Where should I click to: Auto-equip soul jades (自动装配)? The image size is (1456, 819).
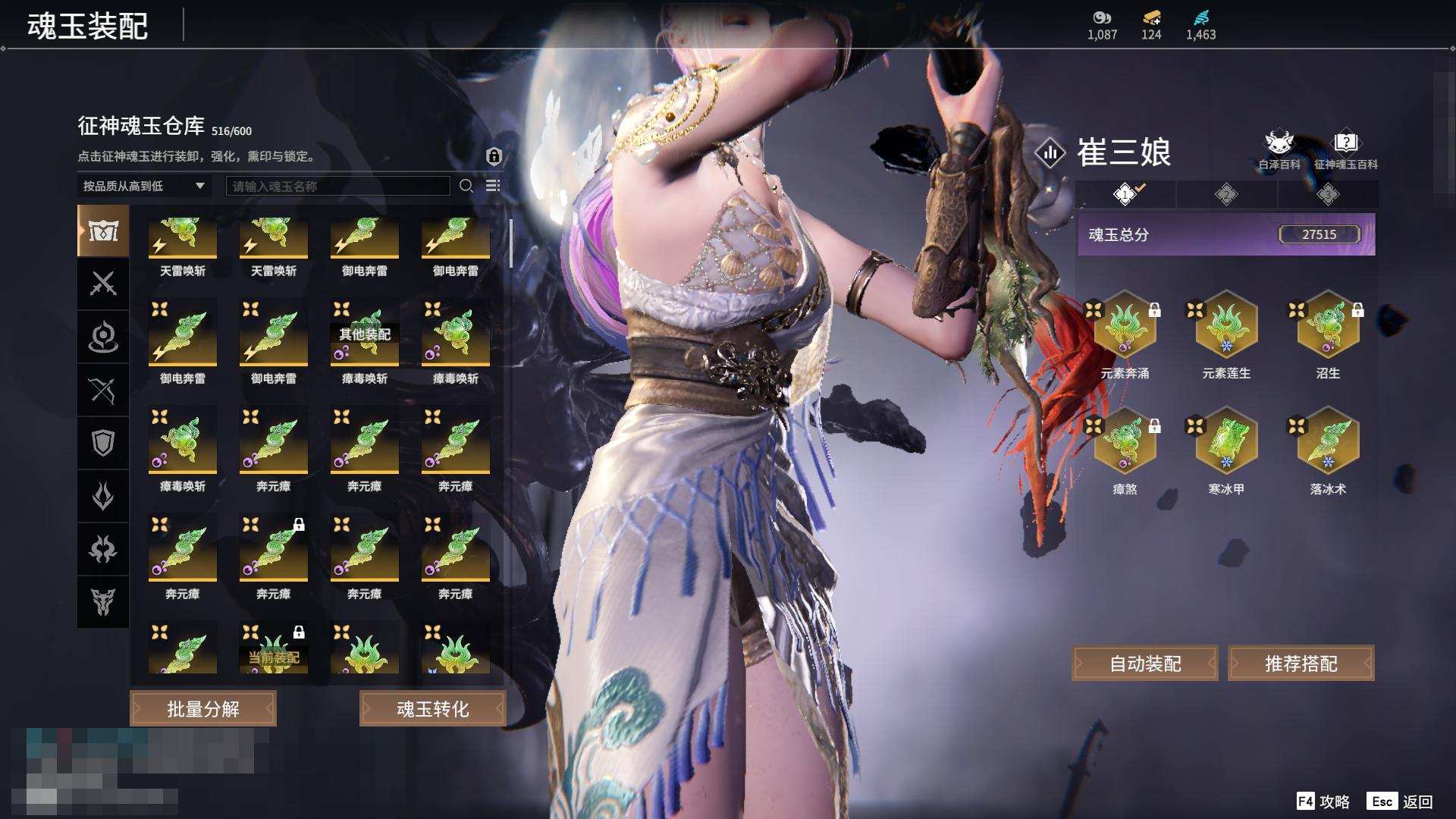(1145, 664)
